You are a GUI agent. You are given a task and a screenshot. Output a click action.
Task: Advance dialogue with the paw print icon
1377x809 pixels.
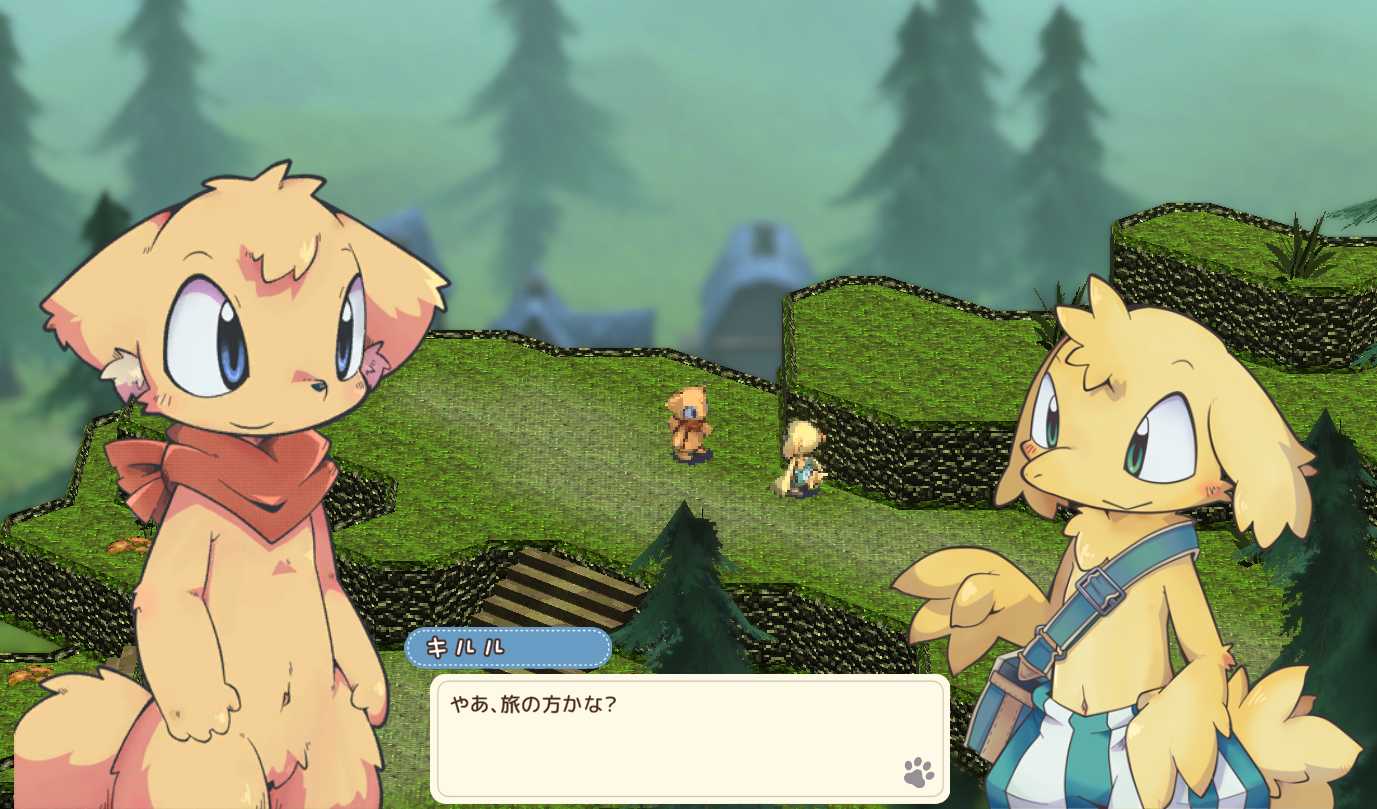click(918, 772)
